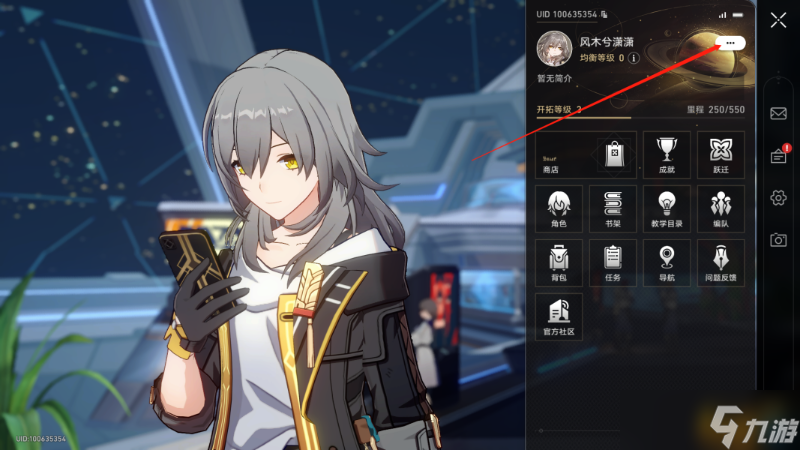Open the announcements icon with red alert
The height and width of the screenshot is (450, 800).
778,155
